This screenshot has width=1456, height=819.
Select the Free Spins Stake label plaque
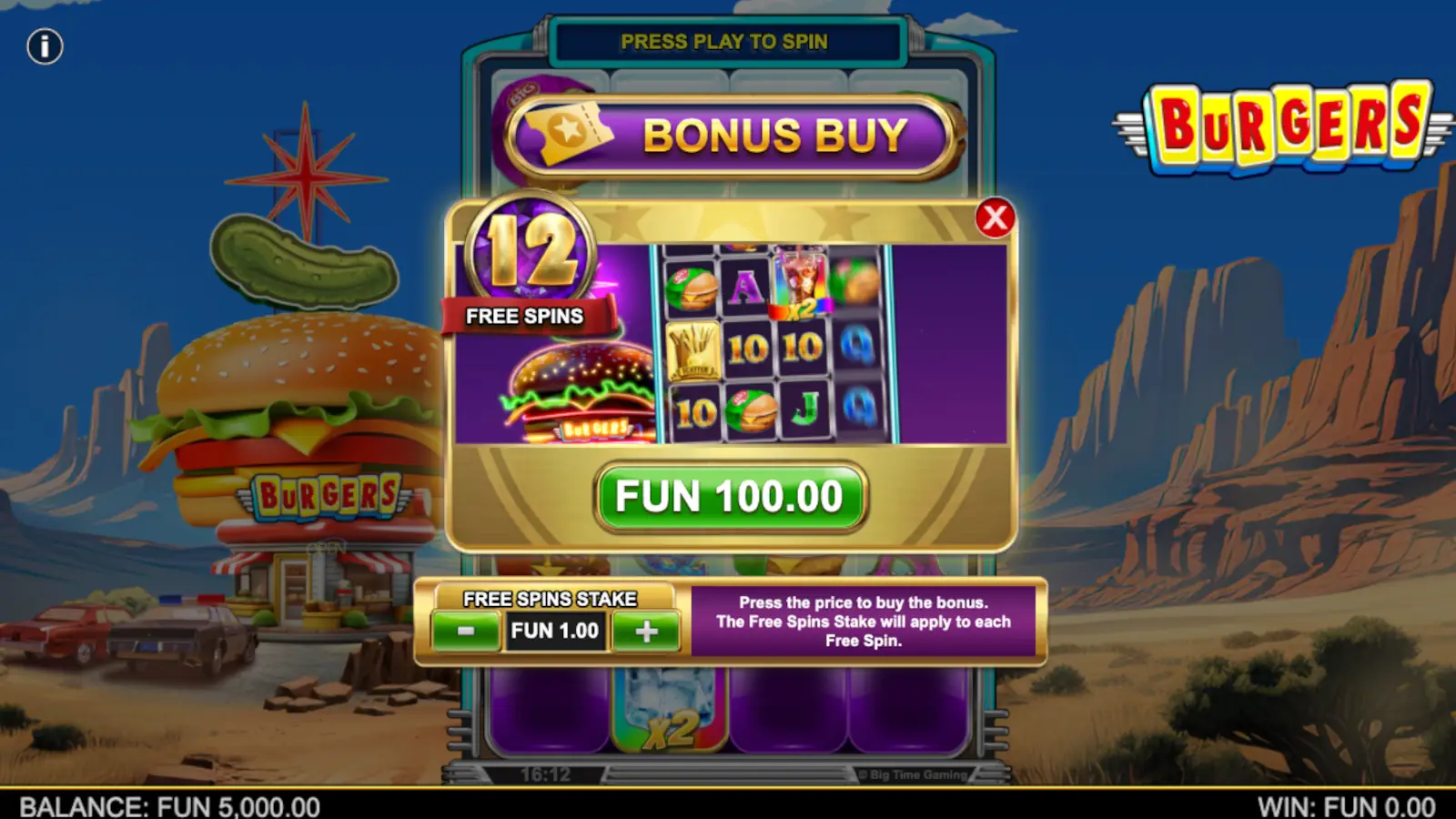[550, 599]
